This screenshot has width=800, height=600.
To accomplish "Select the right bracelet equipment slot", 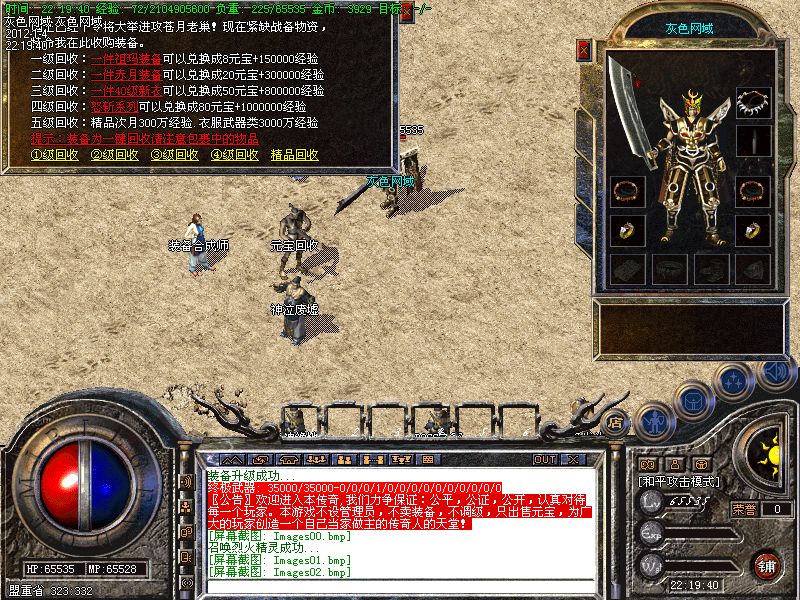I will [x=753, y=190].
